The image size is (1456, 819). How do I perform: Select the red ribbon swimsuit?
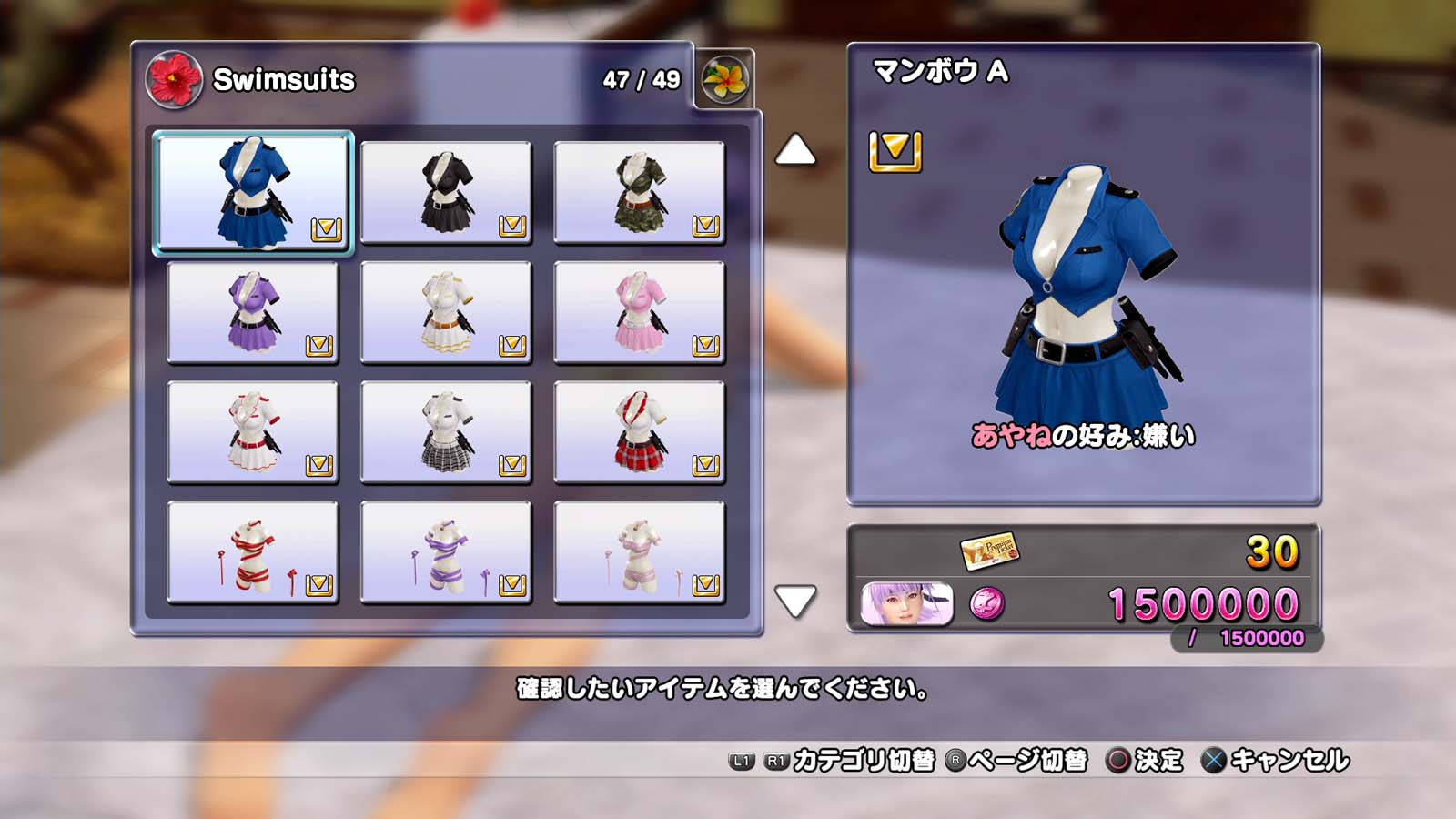point(253,552)
